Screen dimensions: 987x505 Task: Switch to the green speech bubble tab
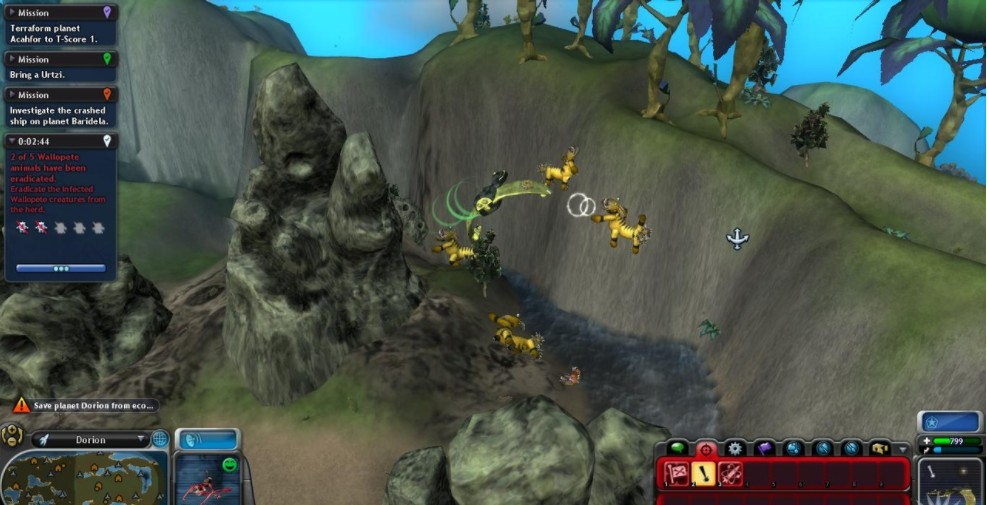pos(678,449)
